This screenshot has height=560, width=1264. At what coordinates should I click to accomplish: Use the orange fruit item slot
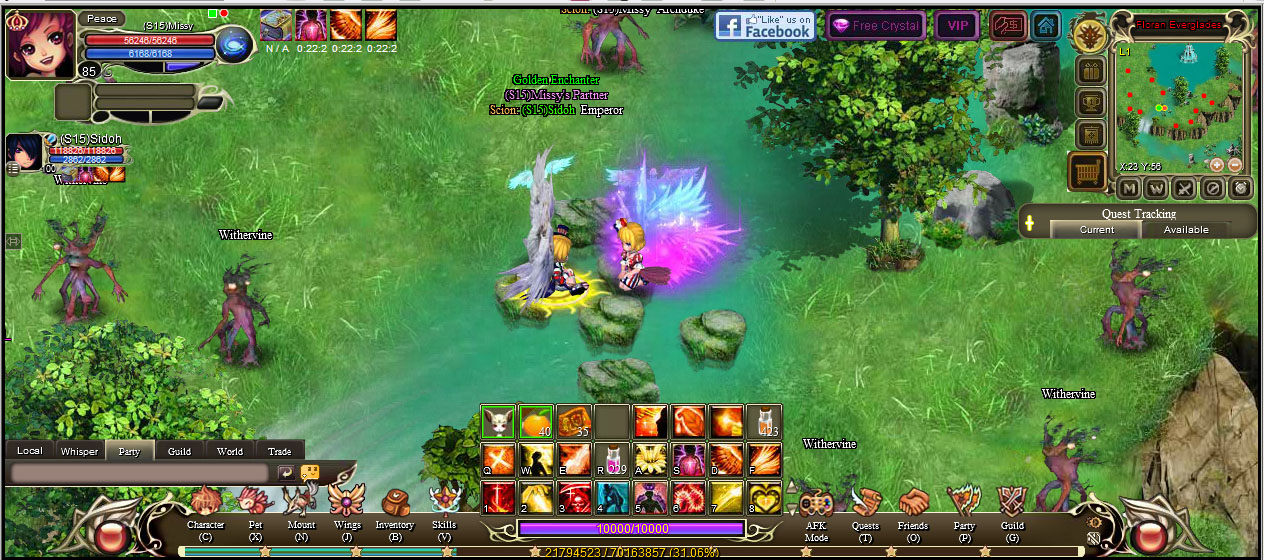pyautogui.click(x=536, y=422)
